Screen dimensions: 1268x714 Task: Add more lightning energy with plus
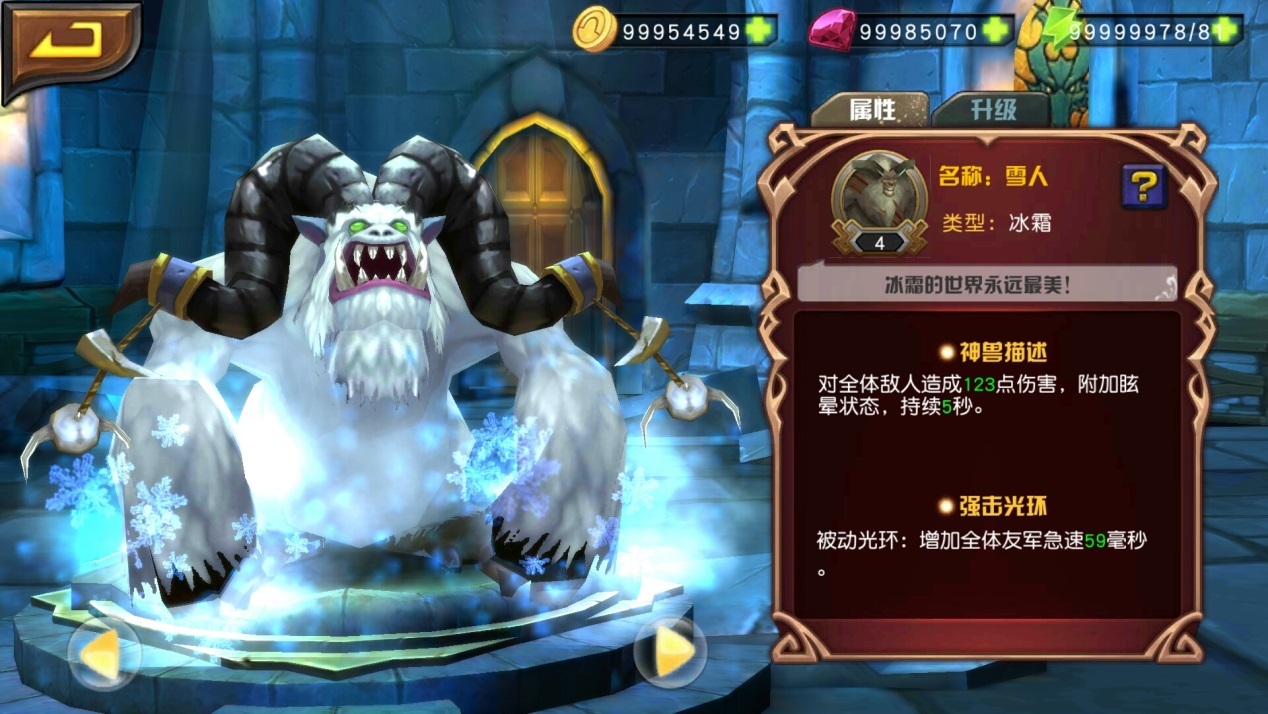(1228, 31)
